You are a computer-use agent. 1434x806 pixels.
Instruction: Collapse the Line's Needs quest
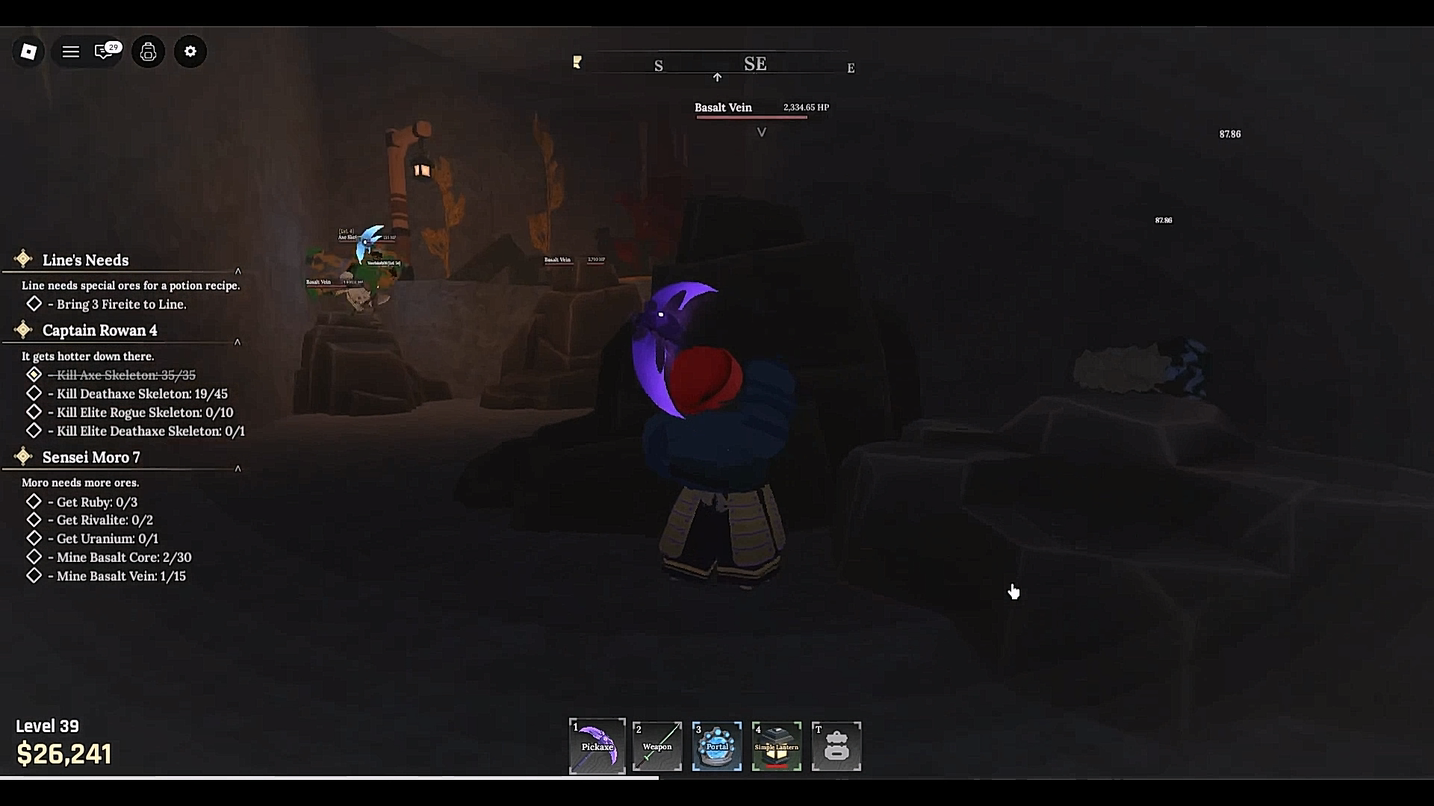pos(238,271)
